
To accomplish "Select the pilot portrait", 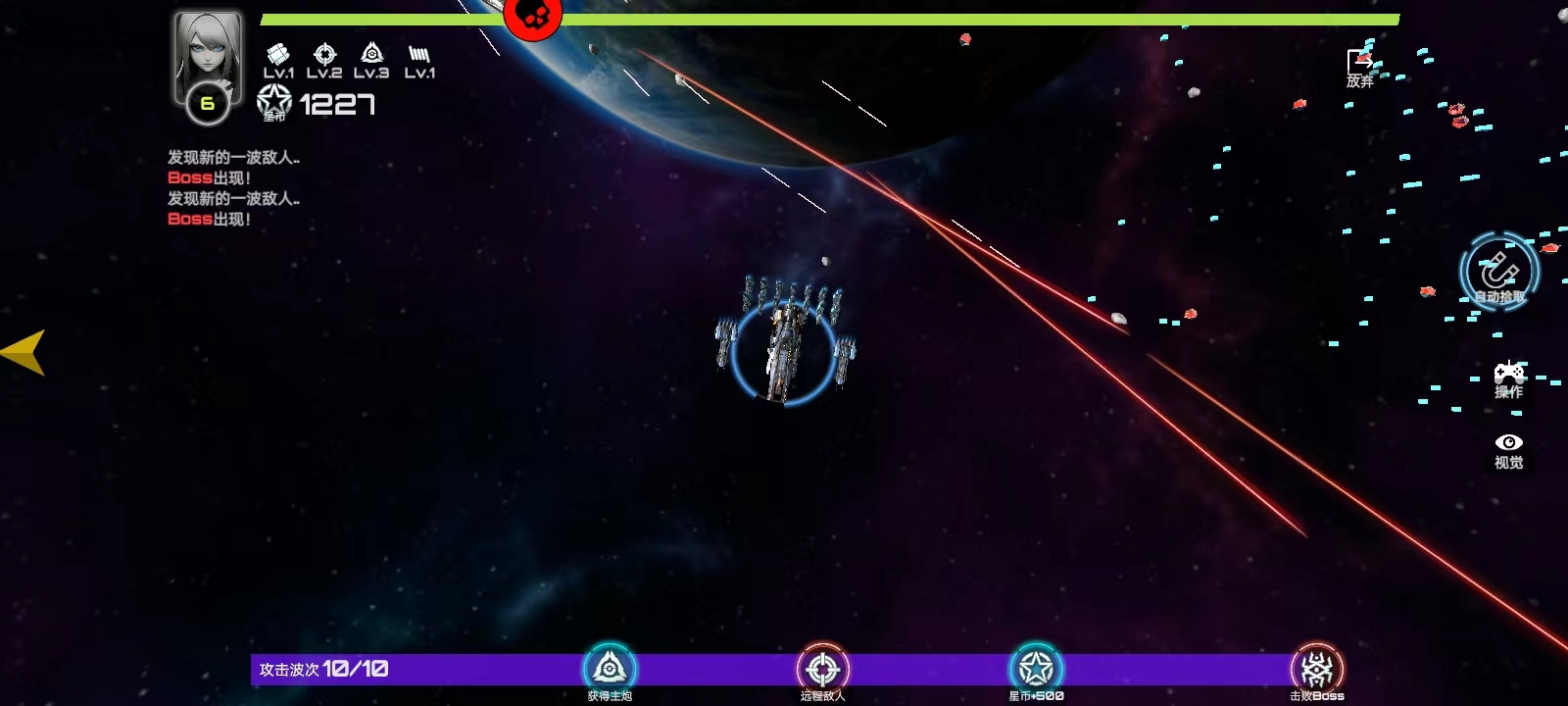I will 208,57.
